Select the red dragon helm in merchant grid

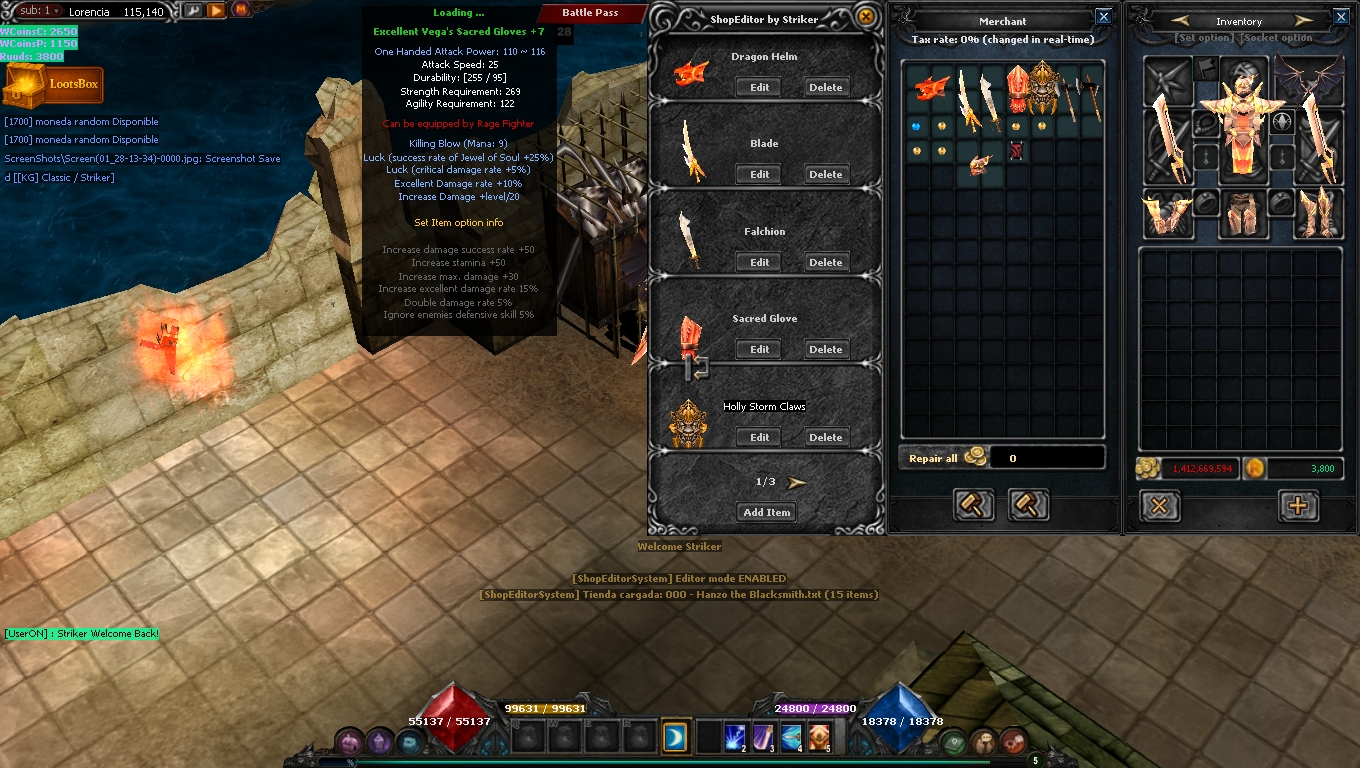coord(931,89)
